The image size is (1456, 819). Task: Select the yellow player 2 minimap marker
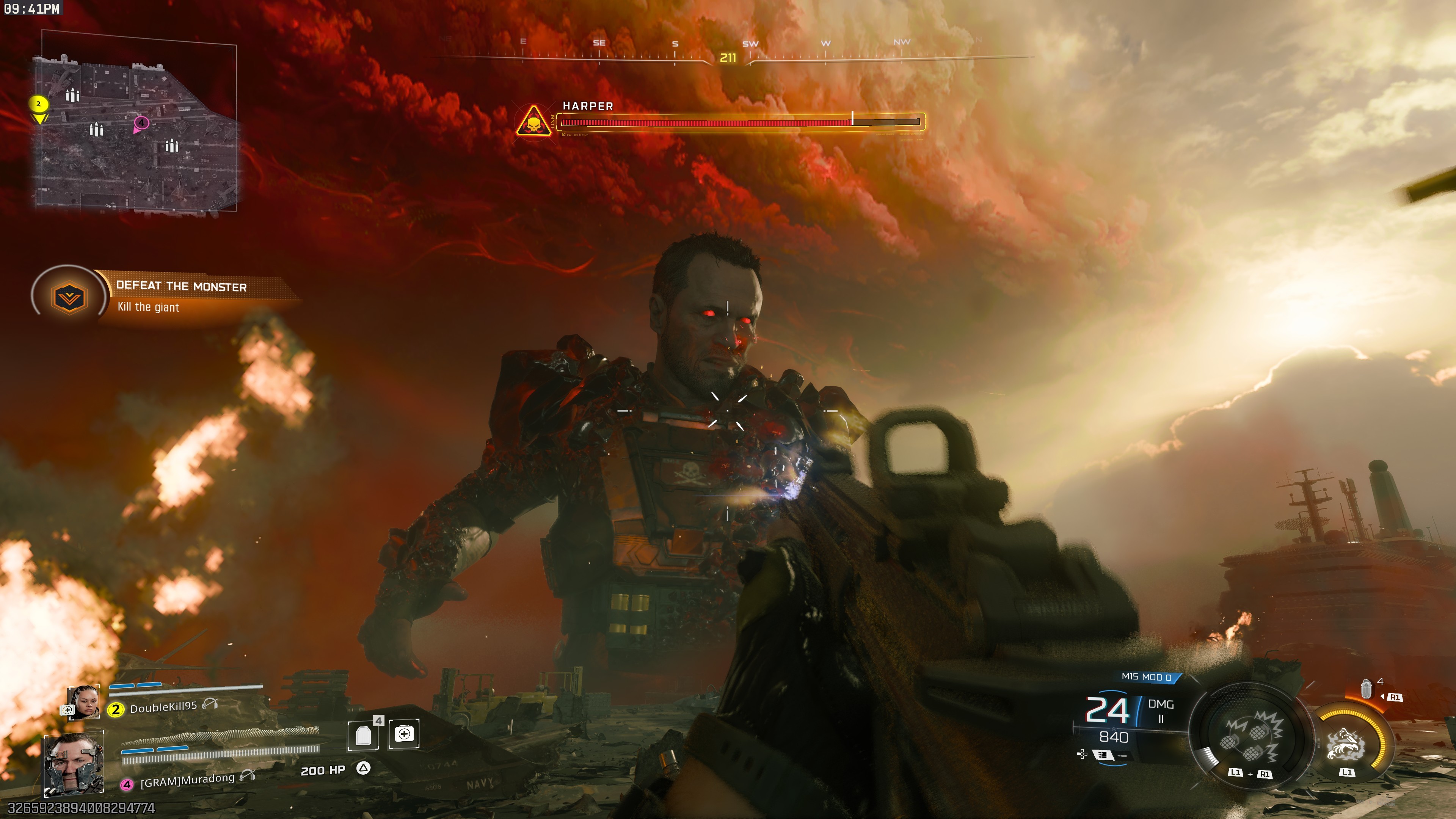[x=38, y=104]
